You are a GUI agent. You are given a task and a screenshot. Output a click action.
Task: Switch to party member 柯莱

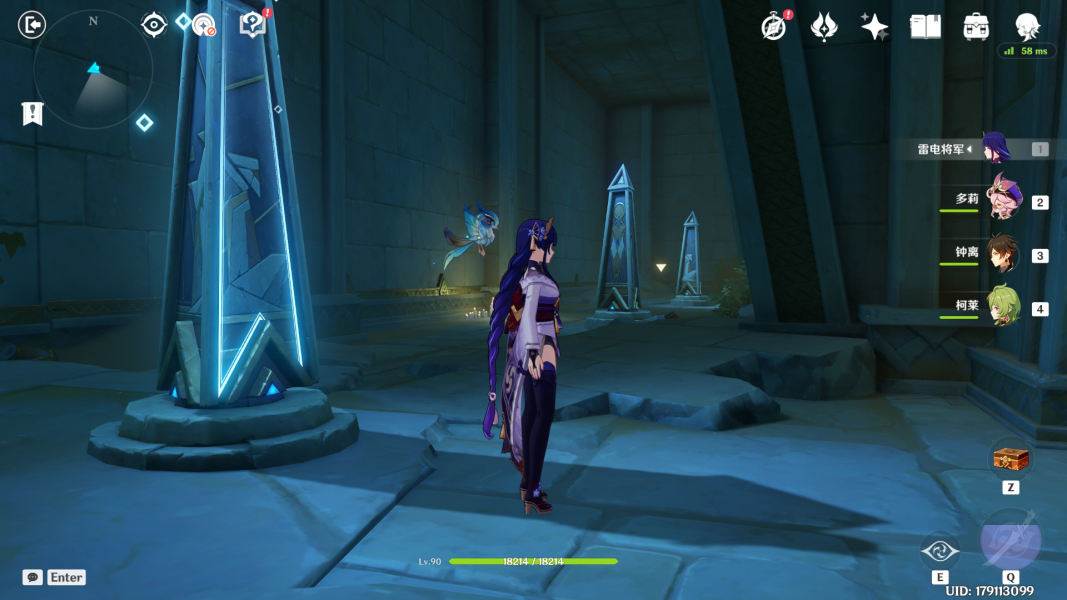pyautogui.click(x=1002, y=306)
